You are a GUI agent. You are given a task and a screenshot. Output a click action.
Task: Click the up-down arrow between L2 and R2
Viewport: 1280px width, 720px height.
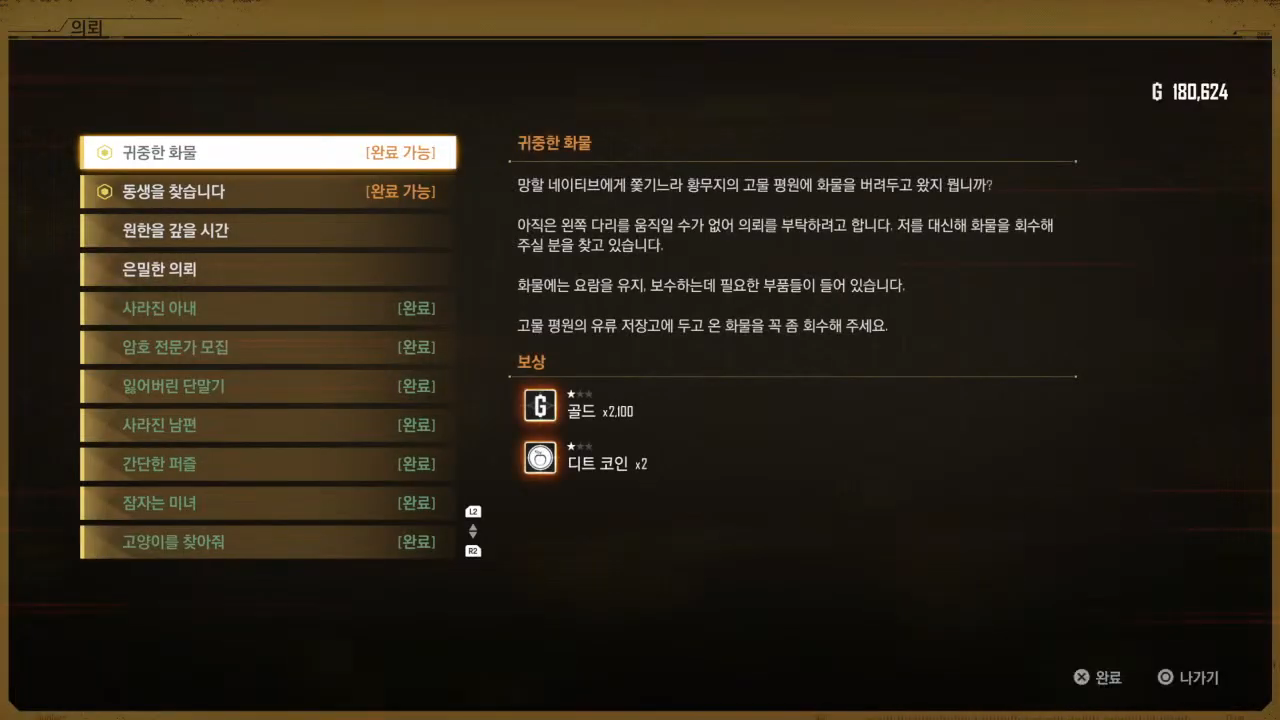point(472,531)
